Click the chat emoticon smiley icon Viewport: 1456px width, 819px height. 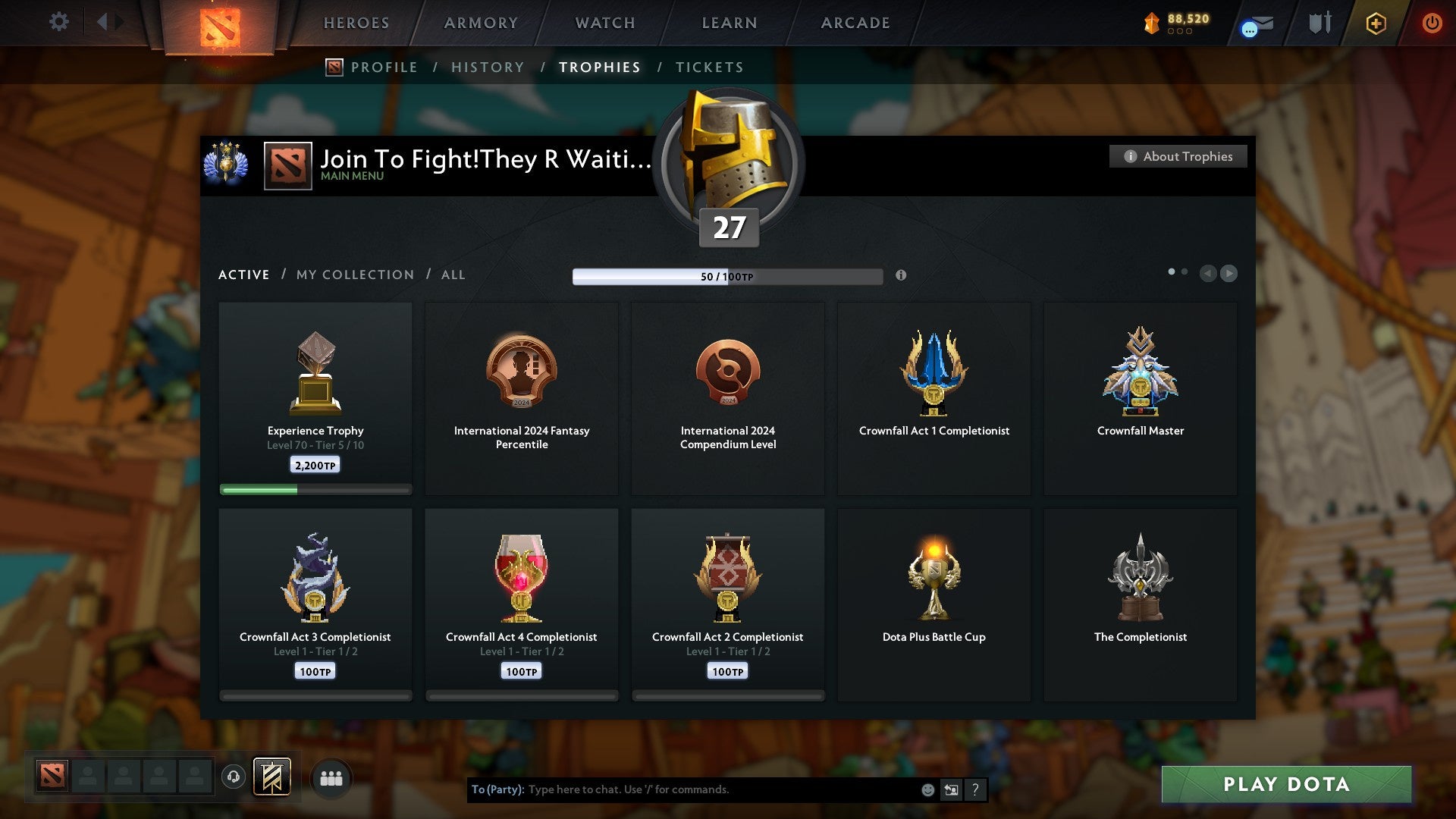[x=927, y=789]
